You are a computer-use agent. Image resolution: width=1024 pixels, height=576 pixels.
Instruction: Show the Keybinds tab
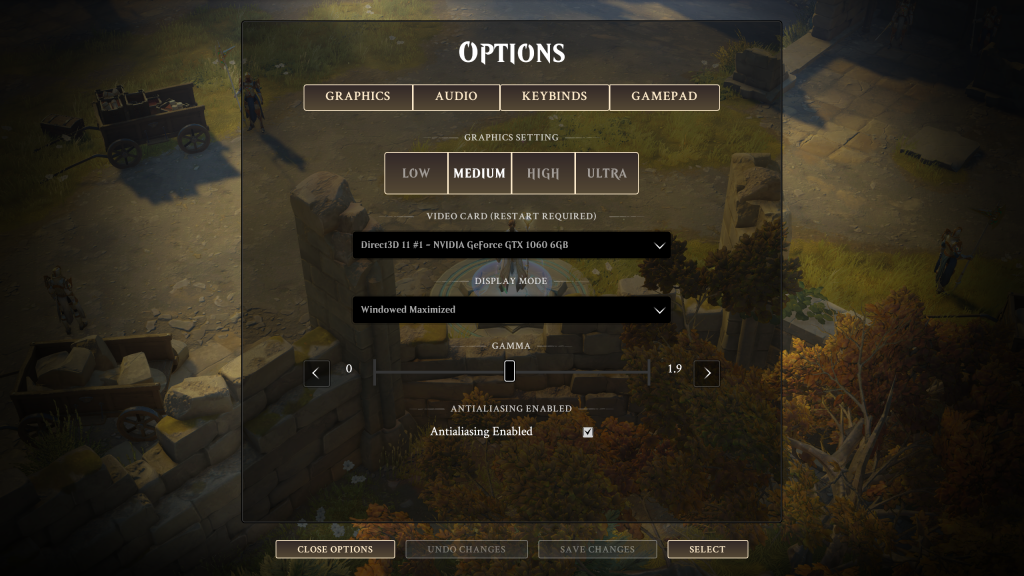click(x=554, y=97)
